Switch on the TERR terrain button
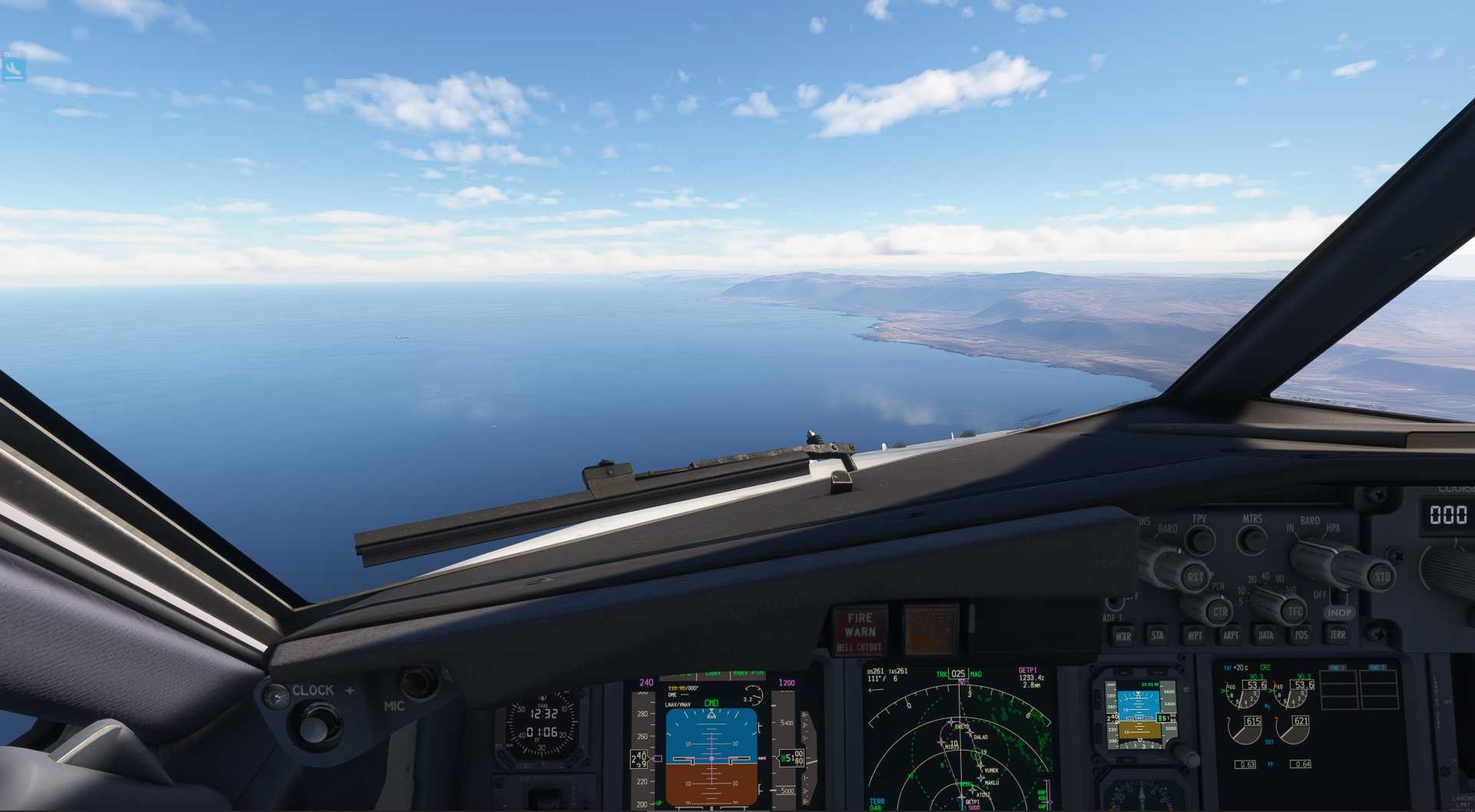This screenshot has width=1475, height=812. (1337, 635)
